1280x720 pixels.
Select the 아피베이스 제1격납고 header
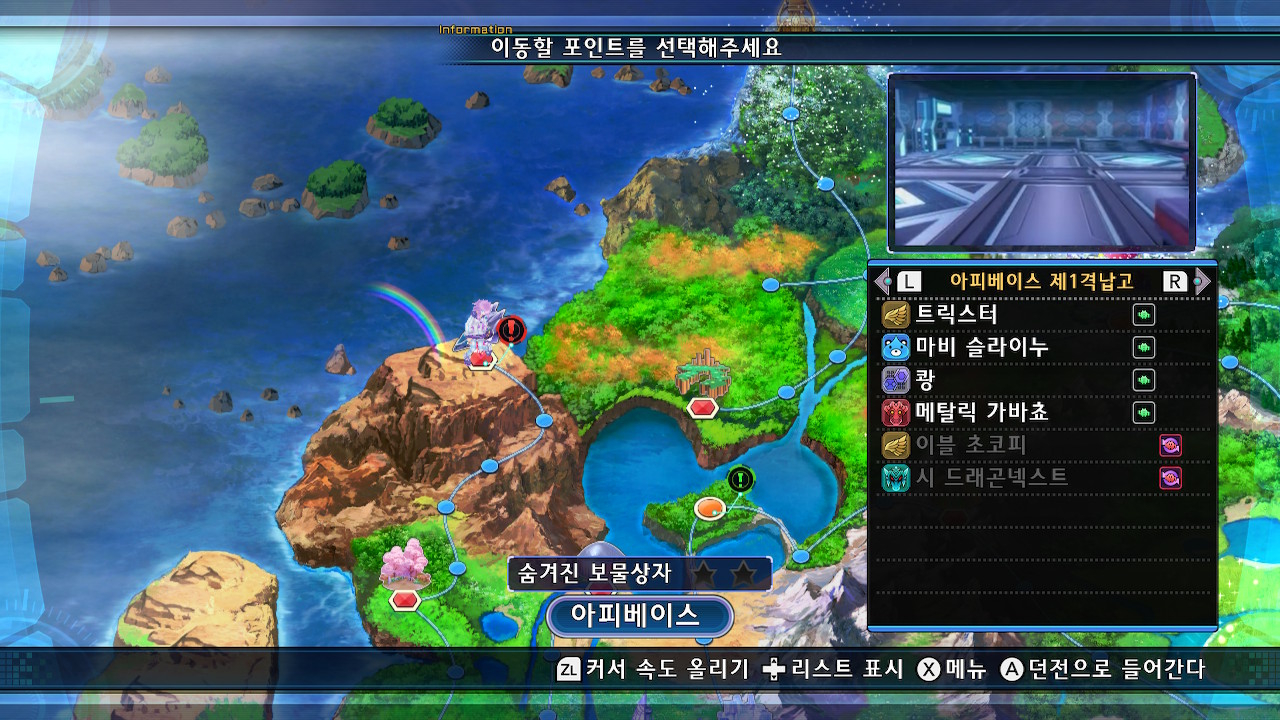(1042, 281)
